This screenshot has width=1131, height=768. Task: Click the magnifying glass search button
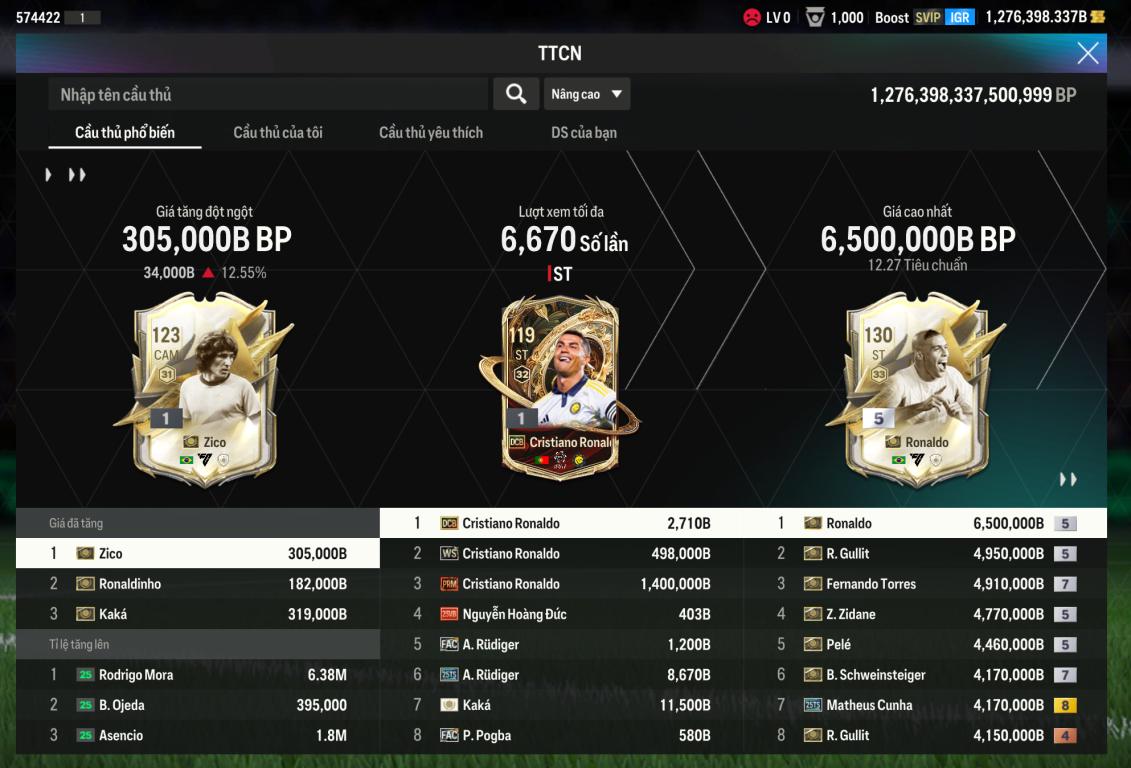[516, 94]
